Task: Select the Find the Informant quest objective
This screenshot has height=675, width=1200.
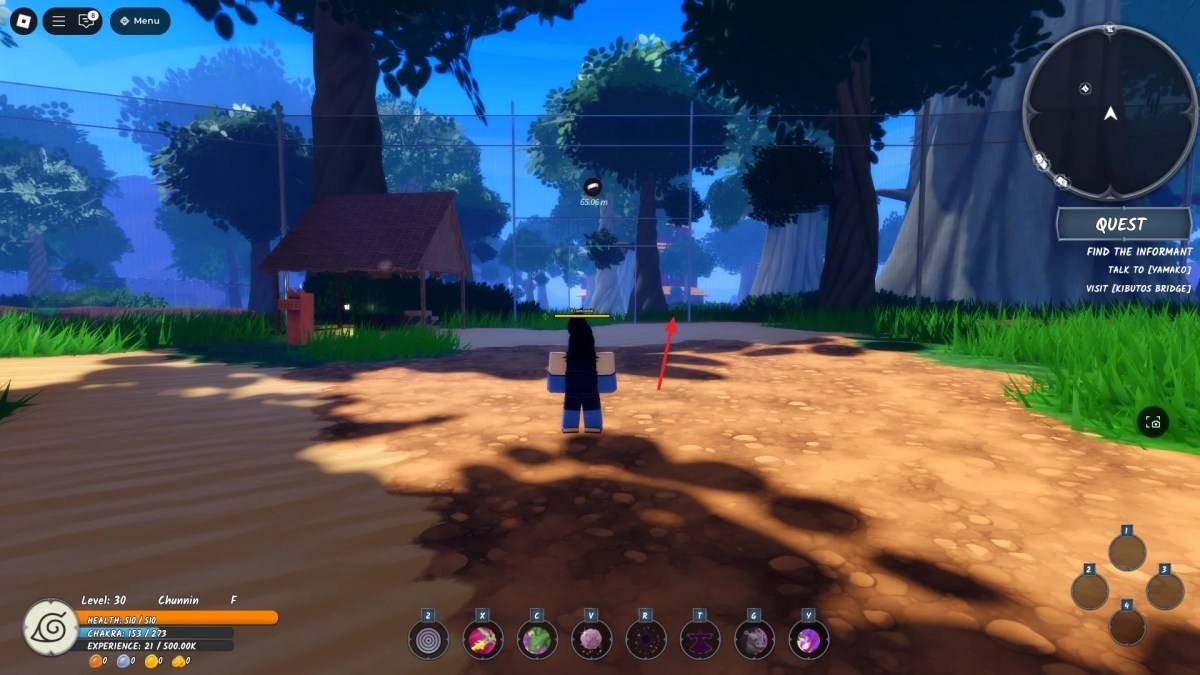Action: click(x=1139, y=252)
